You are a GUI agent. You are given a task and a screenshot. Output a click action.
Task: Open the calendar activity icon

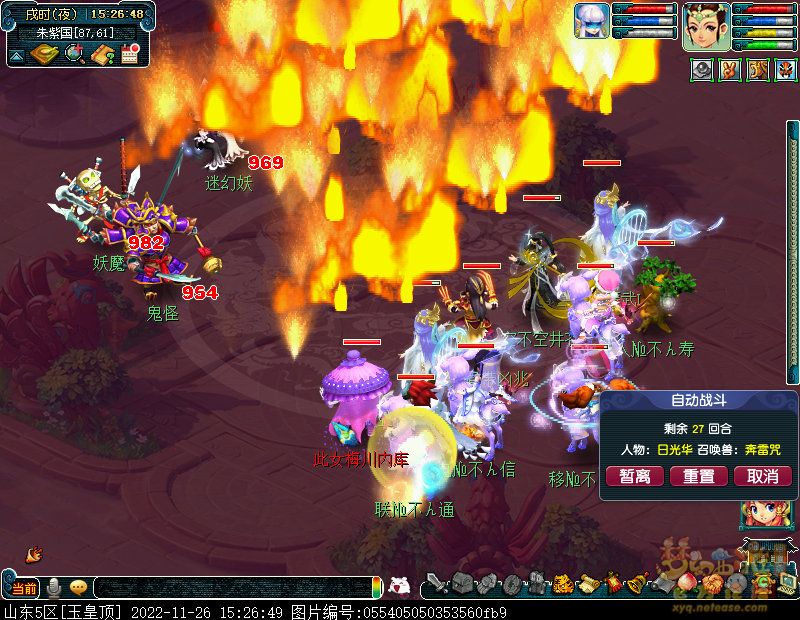tap(129, 54)
